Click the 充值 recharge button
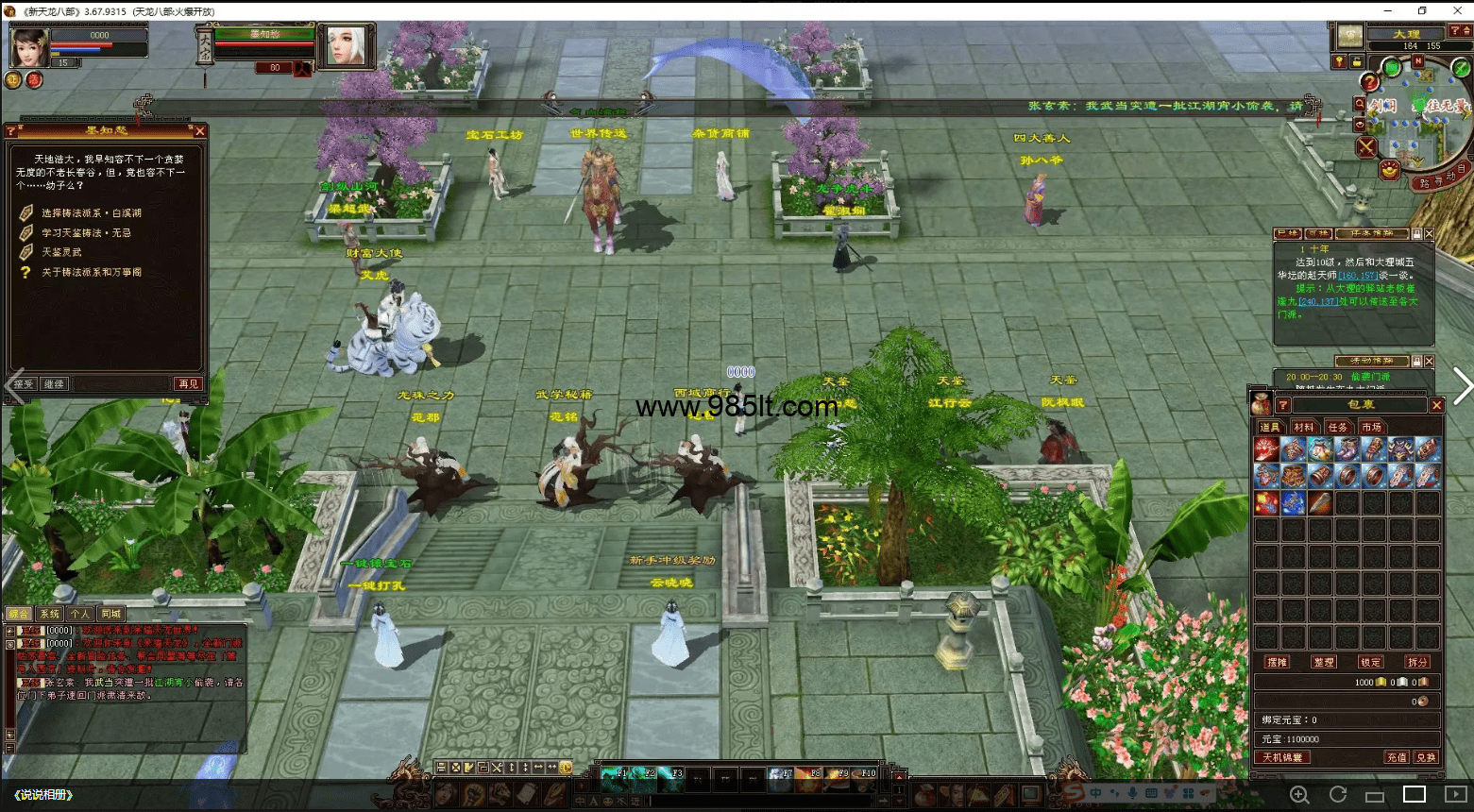This screenshot has width=1474, height=812. click(x=1396, y=757)
